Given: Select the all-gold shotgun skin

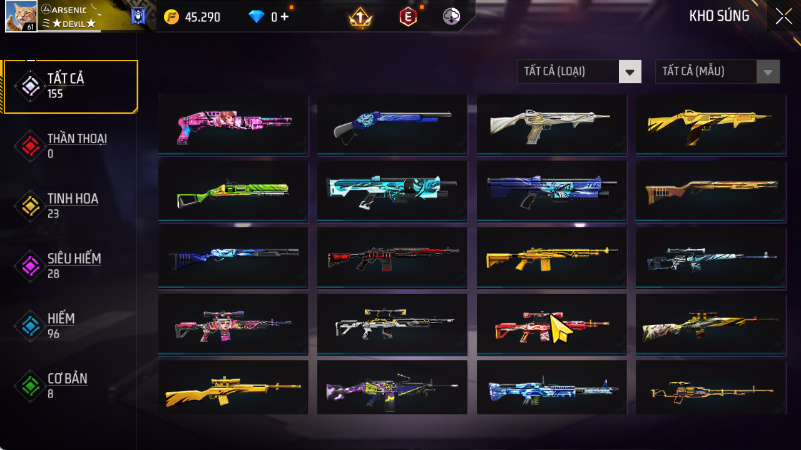Looking at the screenshot, I should pos(711,123).
